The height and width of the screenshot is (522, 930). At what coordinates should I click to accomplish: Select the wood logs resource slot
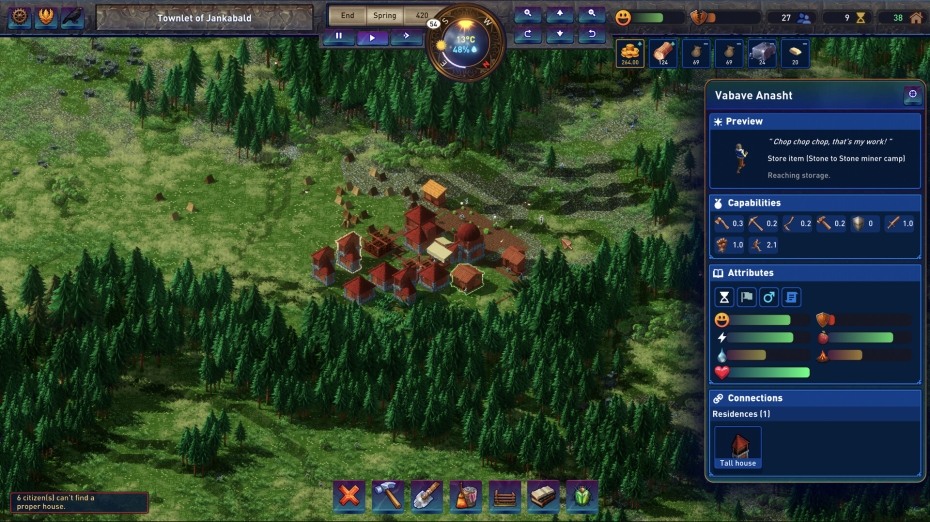tap(662, 54)
